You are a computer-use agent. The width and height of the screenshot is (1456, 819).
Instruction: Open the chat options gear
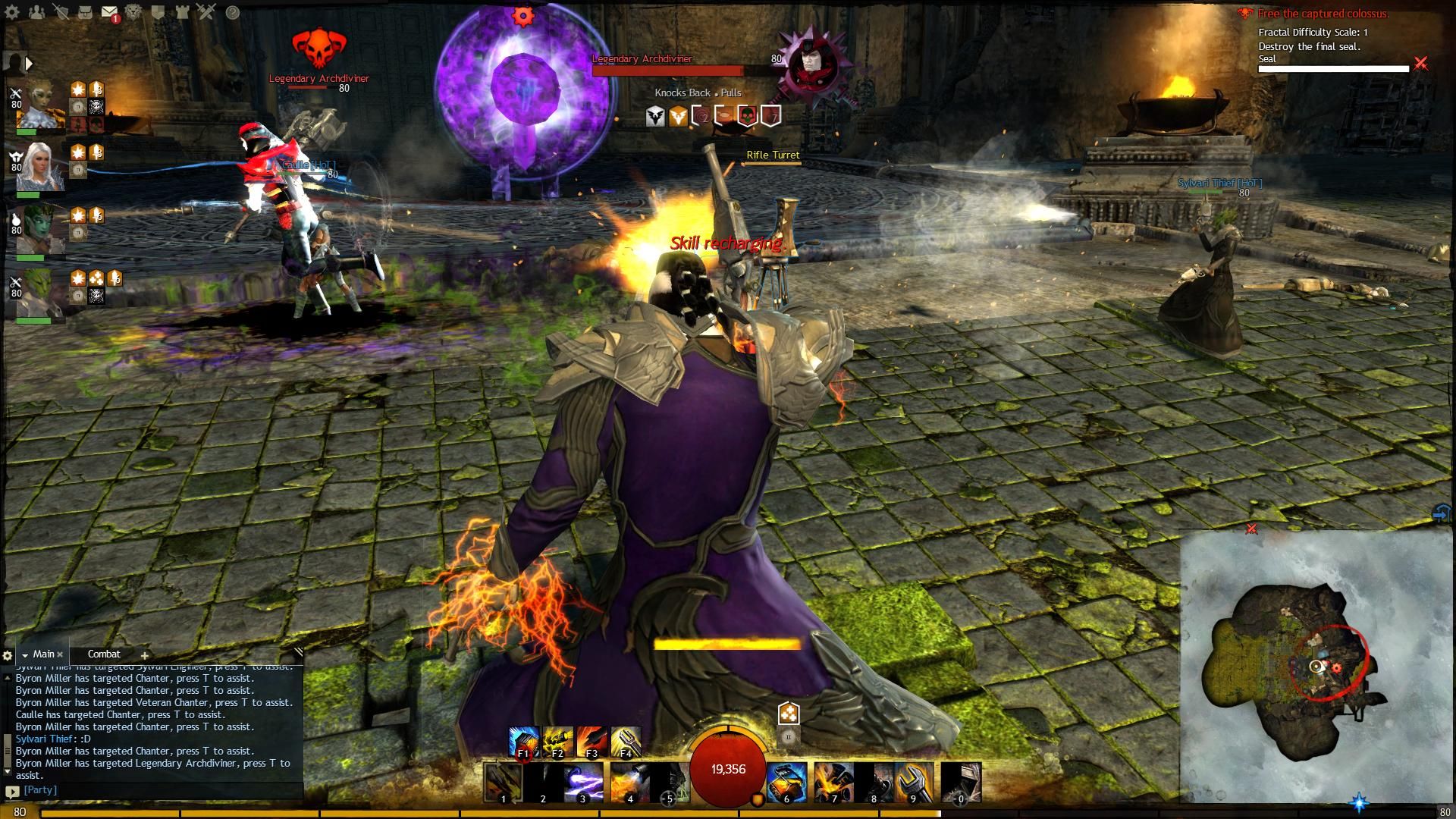pyautogui.click(x=8, y=655)
